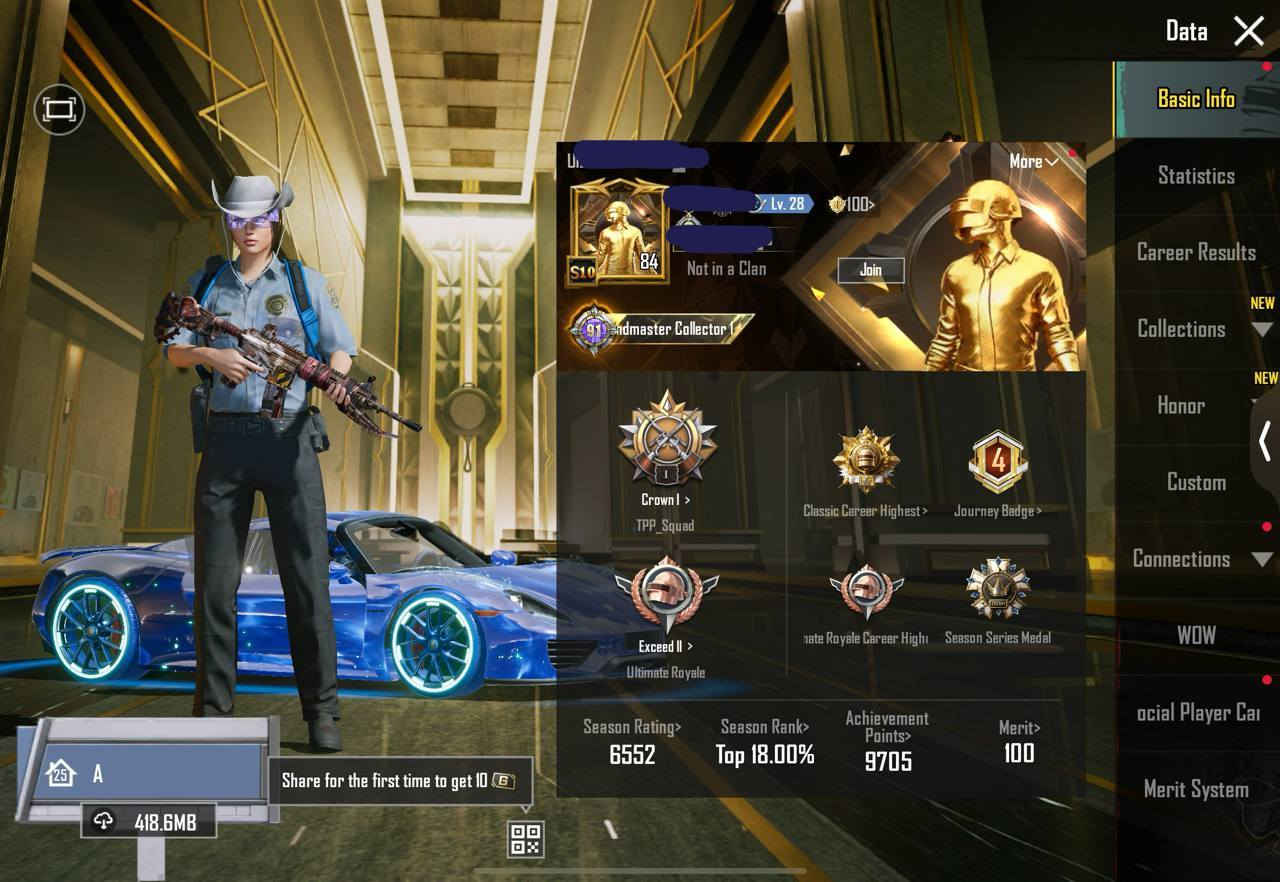The height and width of the screenshot is (882, 1280).
Task: Open the More dropdown
Action: pyautogui.click(x=1035, y=161)
